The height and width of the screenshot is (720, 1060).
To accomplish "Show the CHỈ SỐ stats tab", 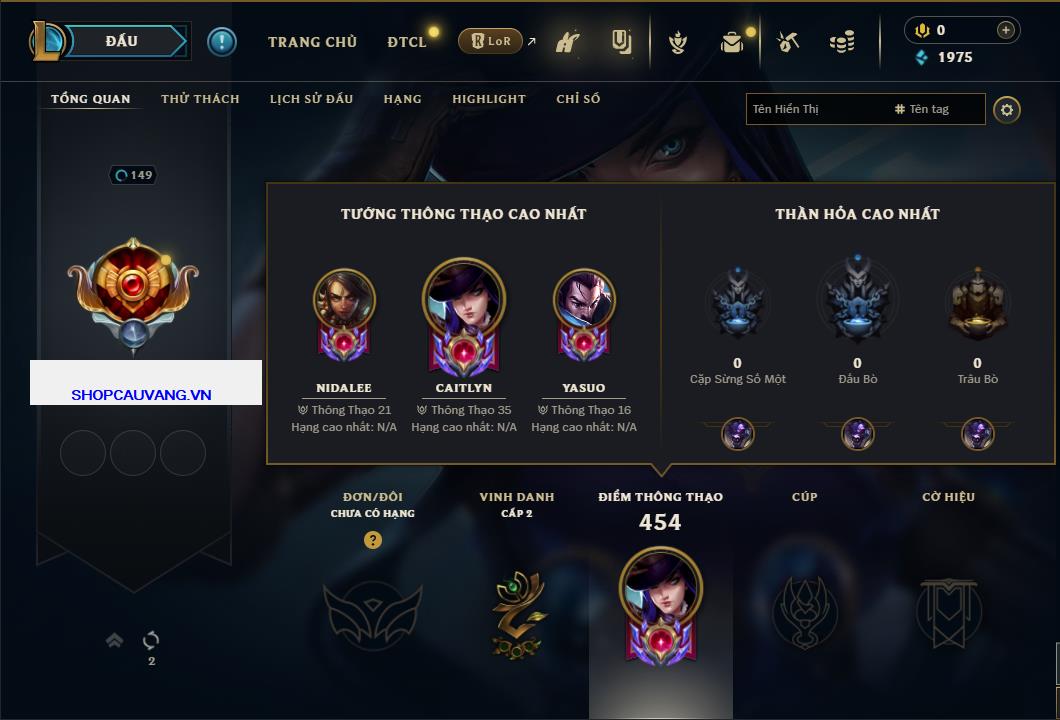I will [x=578, y=99].
